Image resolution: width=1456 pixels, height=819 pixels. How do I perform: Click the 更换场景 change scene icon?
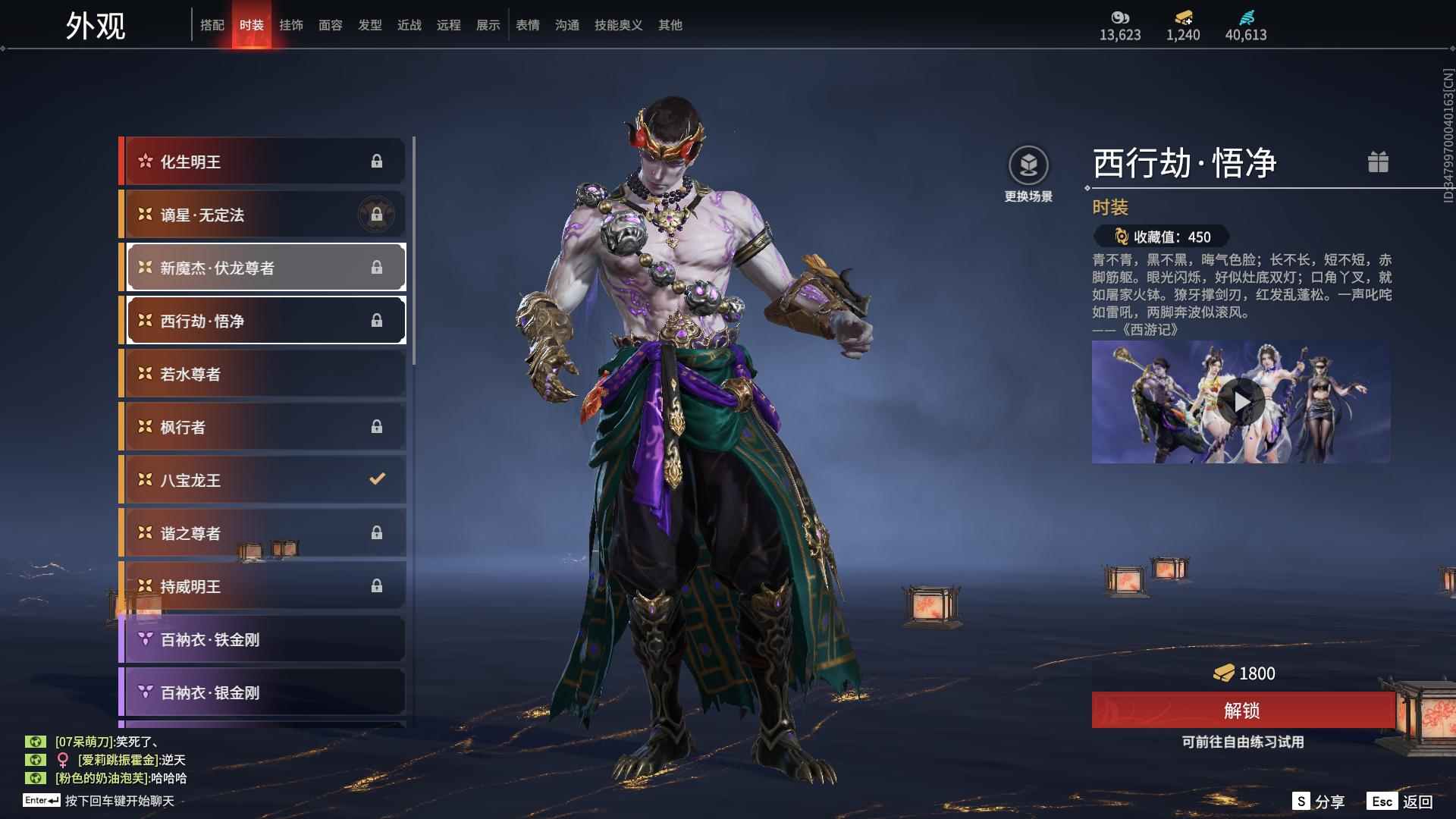tap(1028, 166)
